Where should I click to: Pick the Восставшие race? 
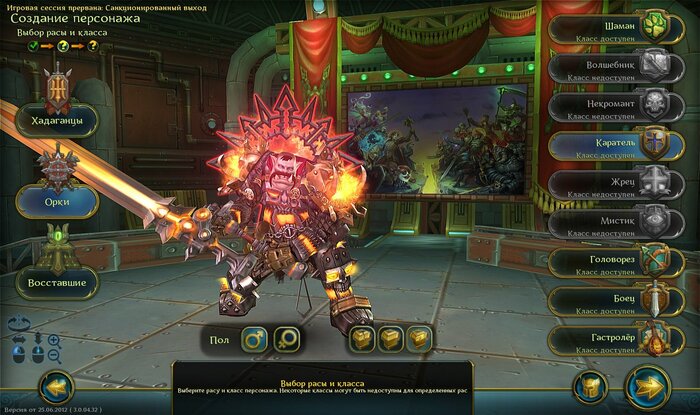click(x=57, y=282)
